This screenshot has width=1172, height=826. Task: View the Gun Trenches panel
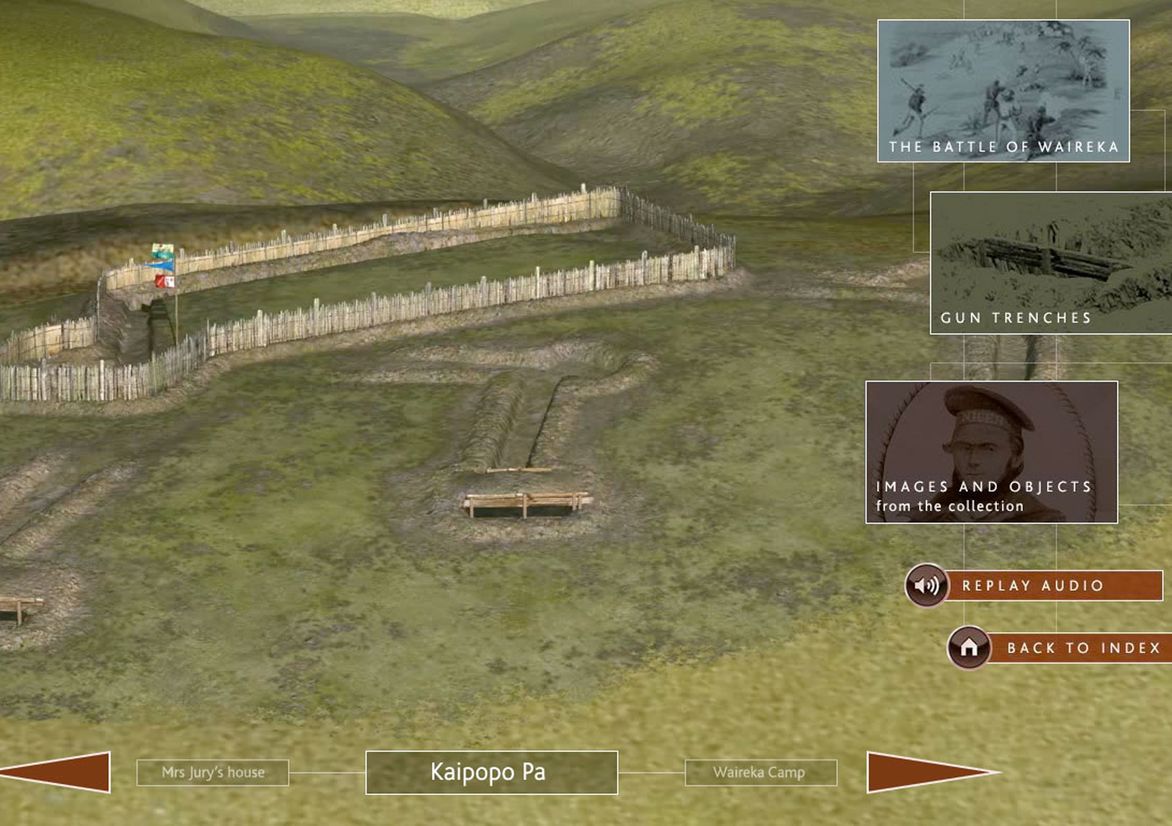coord(1050,263)
